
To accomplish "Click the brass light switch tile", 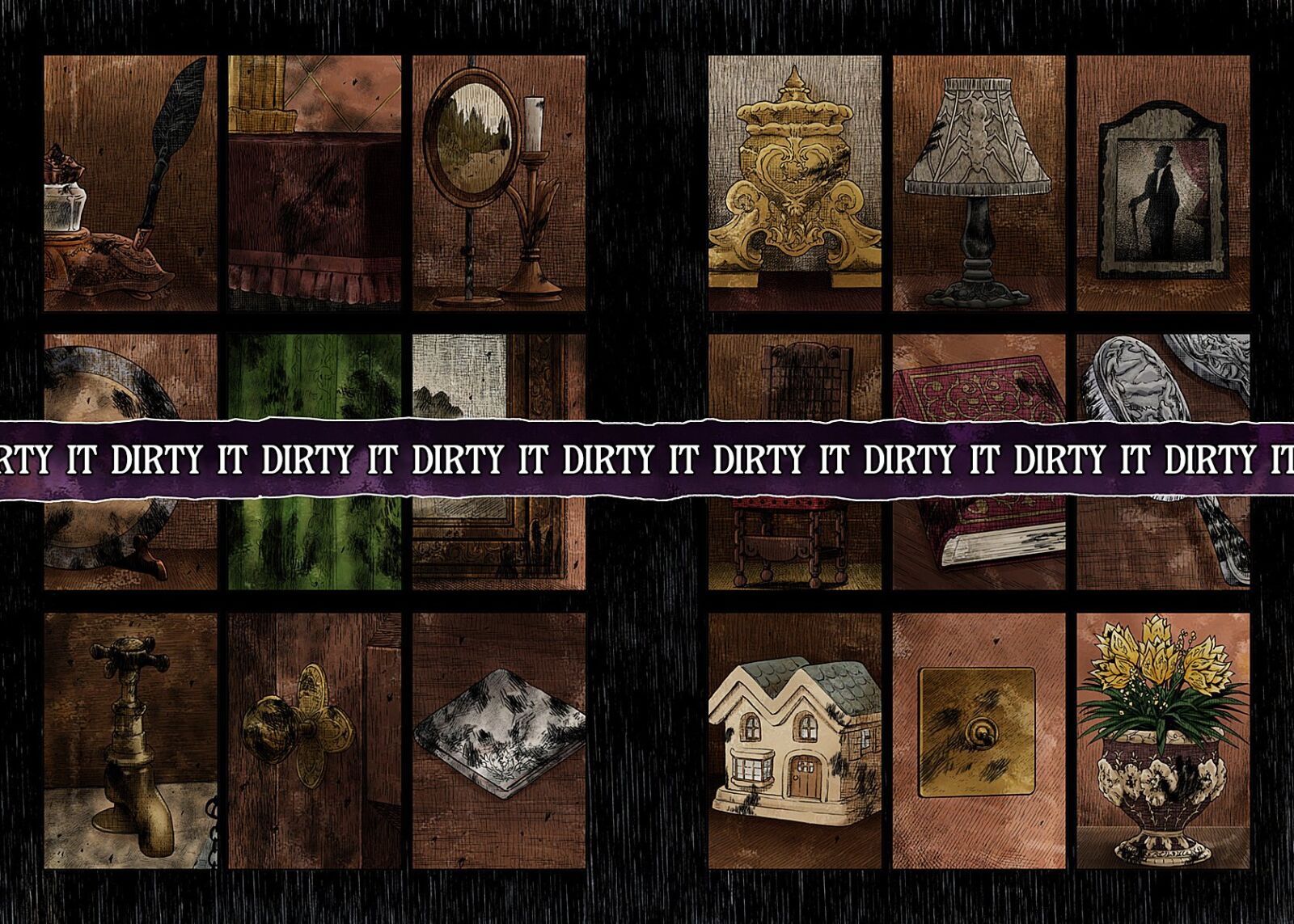I will tap(979, 740).
